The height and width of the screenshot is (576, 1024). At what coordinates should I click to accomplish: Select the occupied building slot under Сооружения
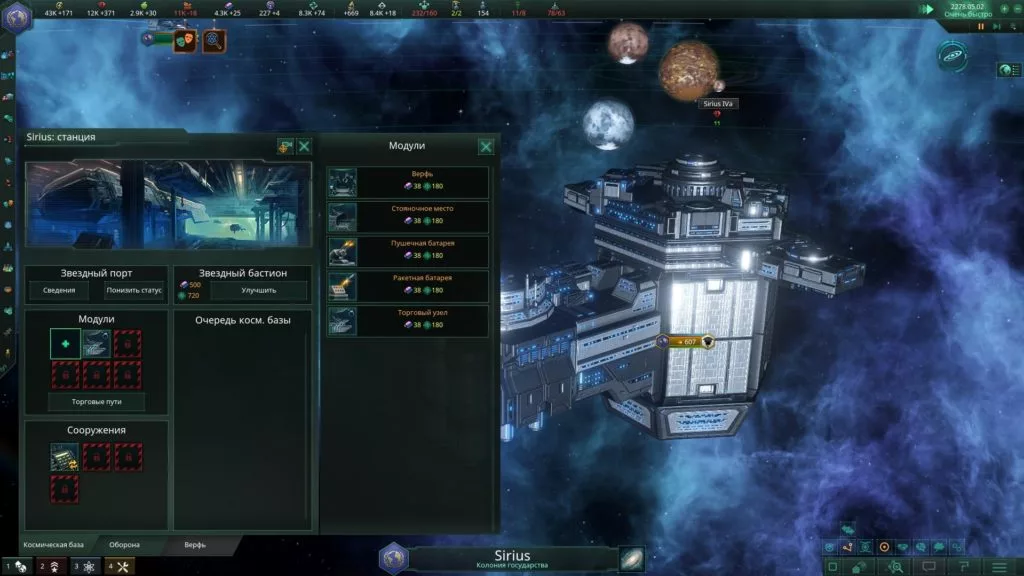[65, 457]
